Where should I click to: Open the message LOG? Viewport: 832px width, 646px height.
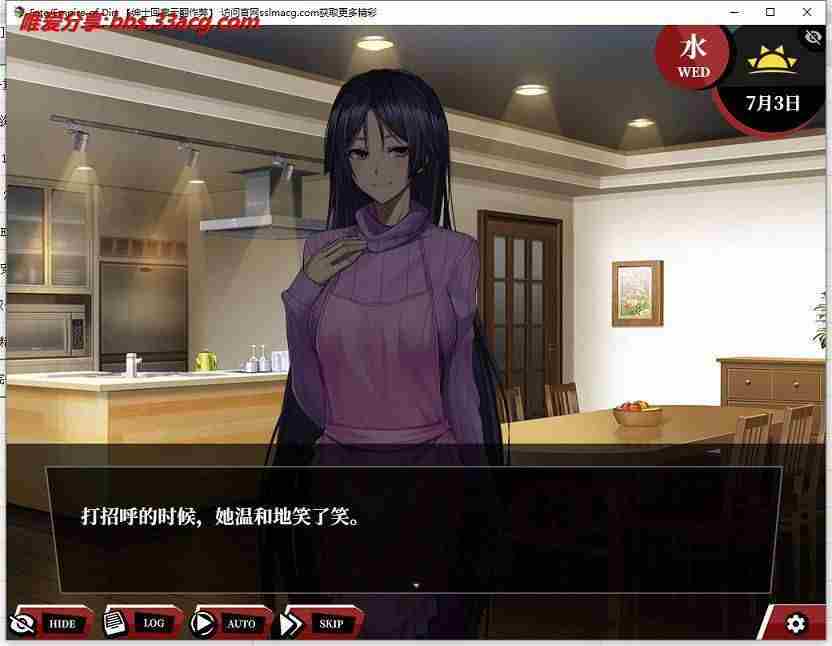click(142, 622)
